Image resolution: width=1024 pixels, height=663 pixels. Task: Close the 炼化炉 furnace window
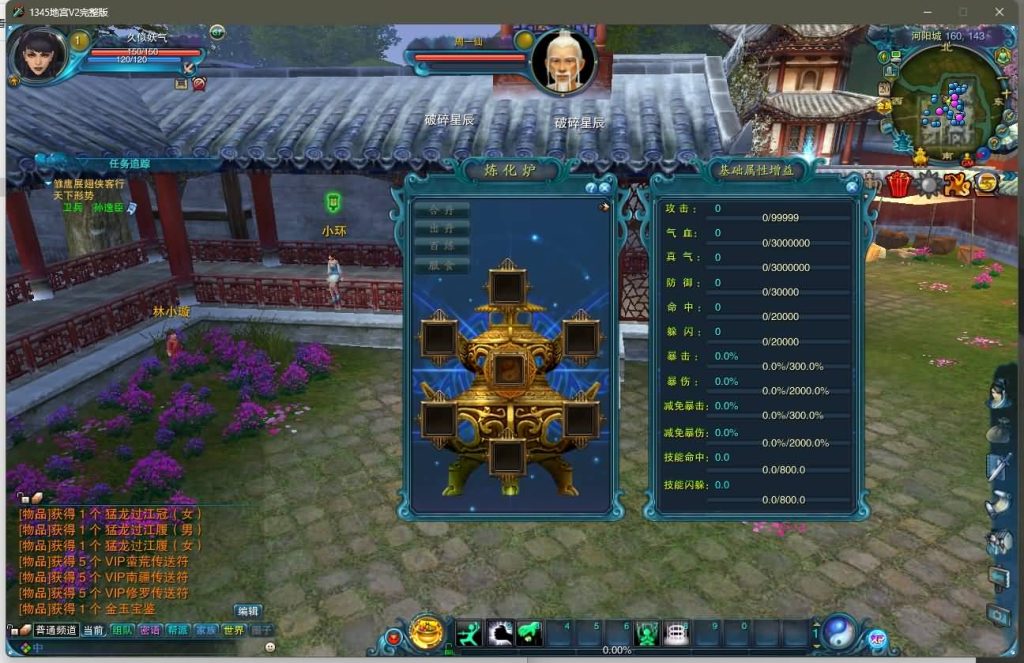coord(605,187)
